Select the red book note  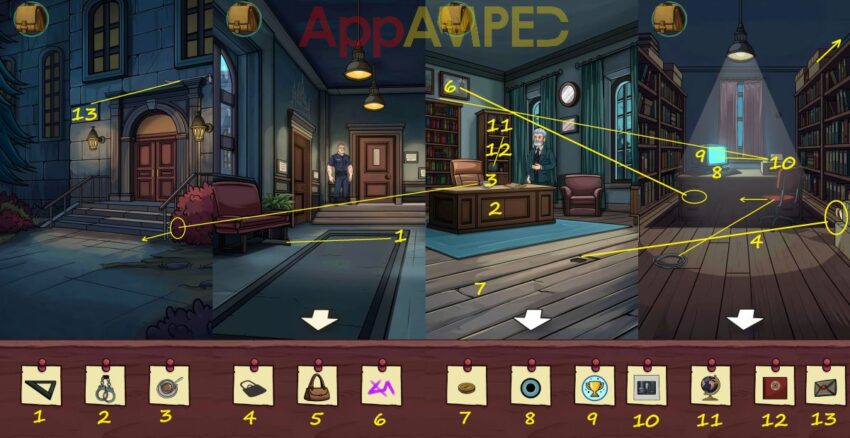[774, 384]
